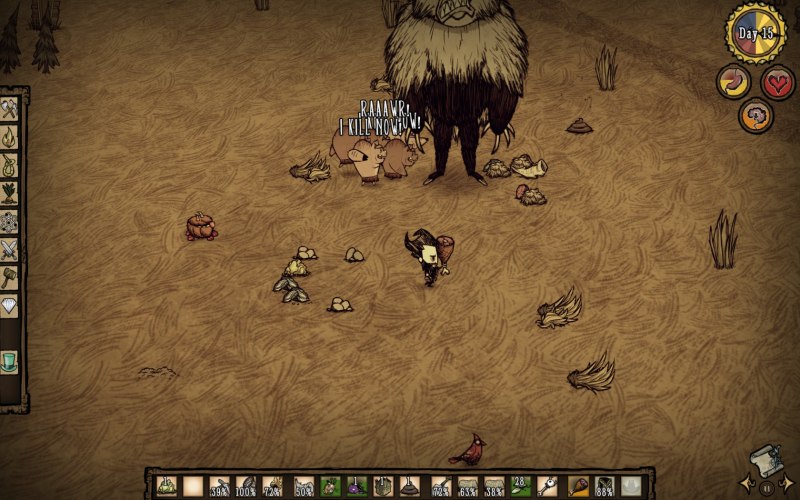The width and height of the screenshot is (800, 500).
Task: Select the inventory item at 100% durability
Action: tap(246, 487)
